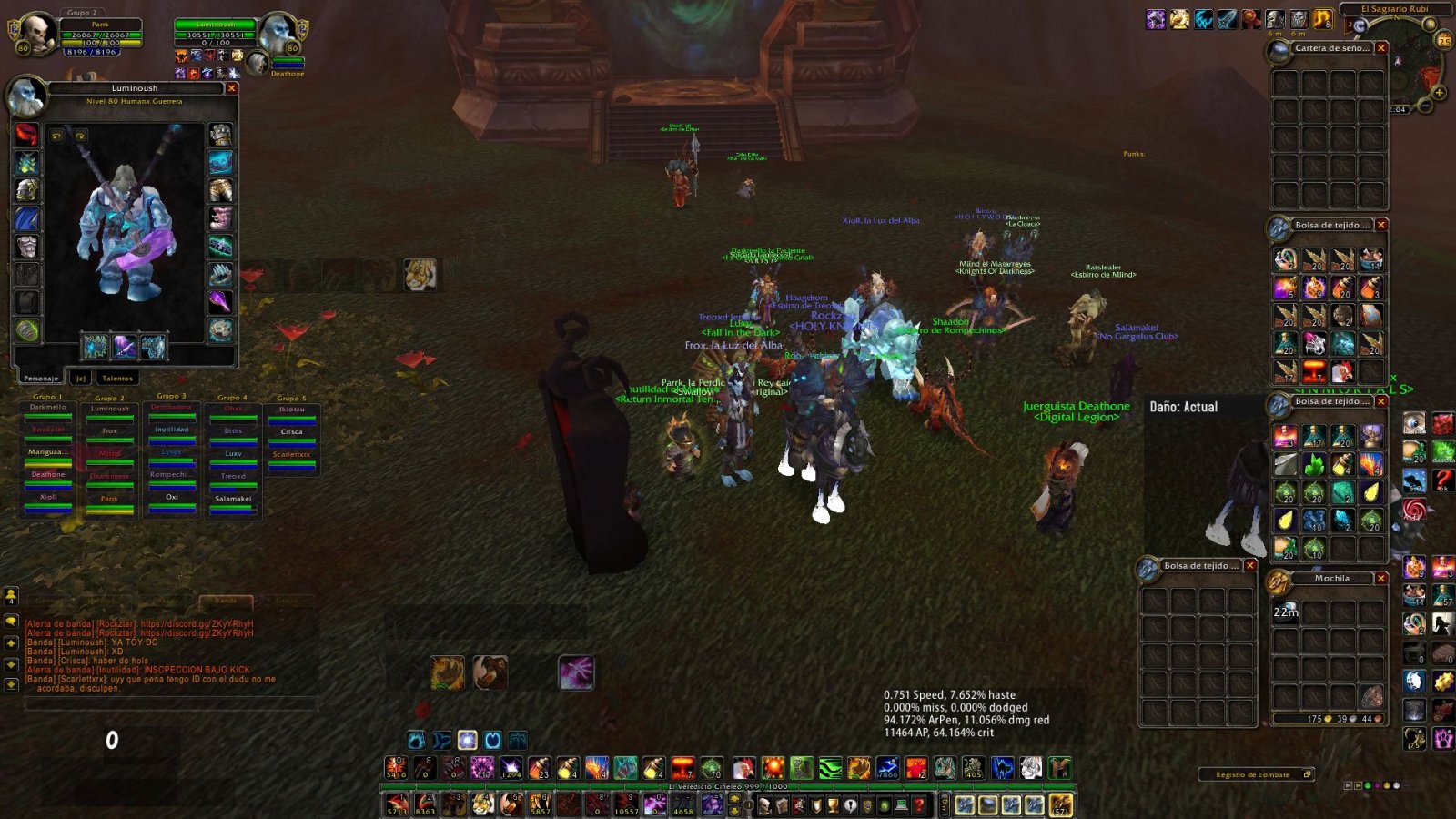
Task: Zoom out on the minimap
Action: tap(1426, 106)
